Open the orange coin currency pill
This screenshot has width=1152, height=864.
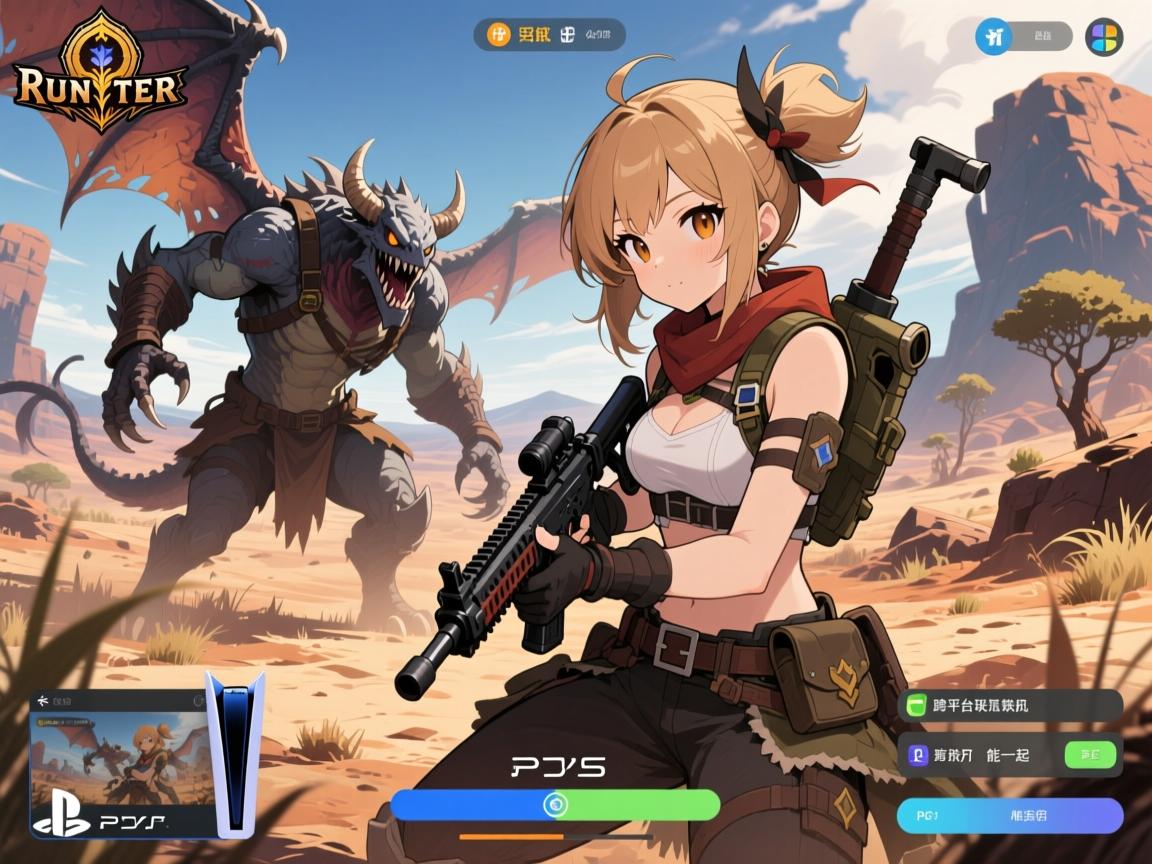[x=549, y=35]
